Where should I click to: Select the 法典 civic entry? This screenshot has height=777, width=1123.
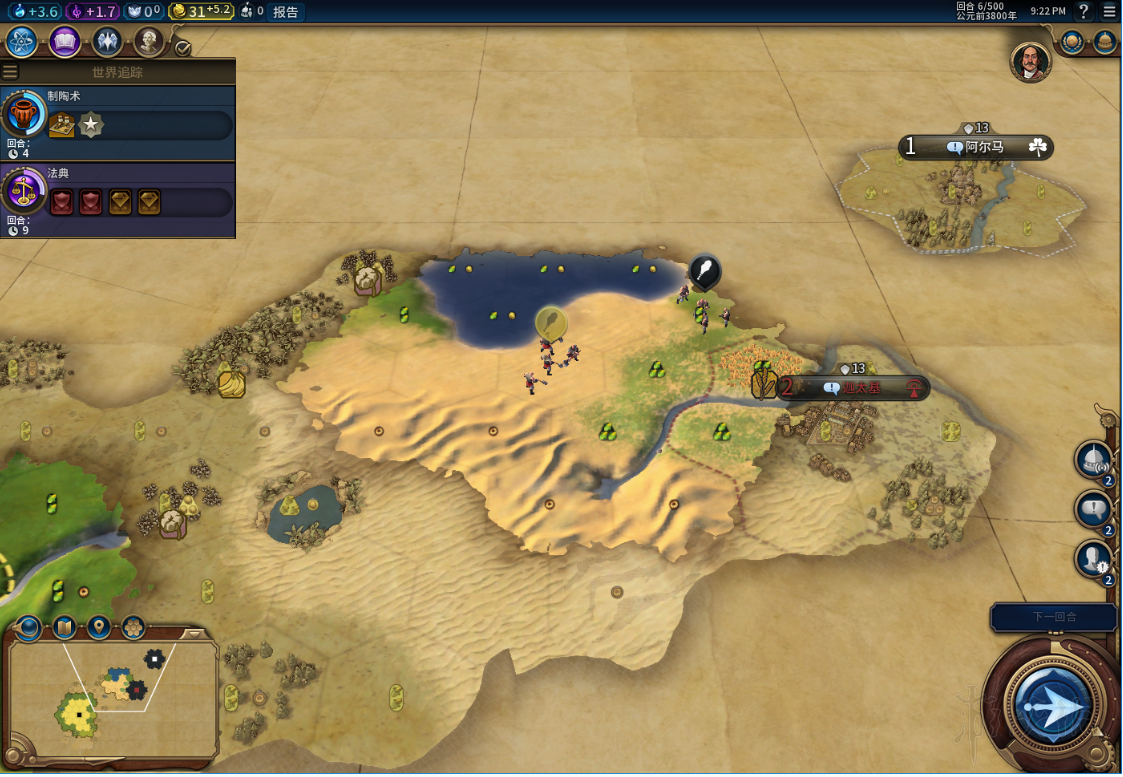coord(118,200)
